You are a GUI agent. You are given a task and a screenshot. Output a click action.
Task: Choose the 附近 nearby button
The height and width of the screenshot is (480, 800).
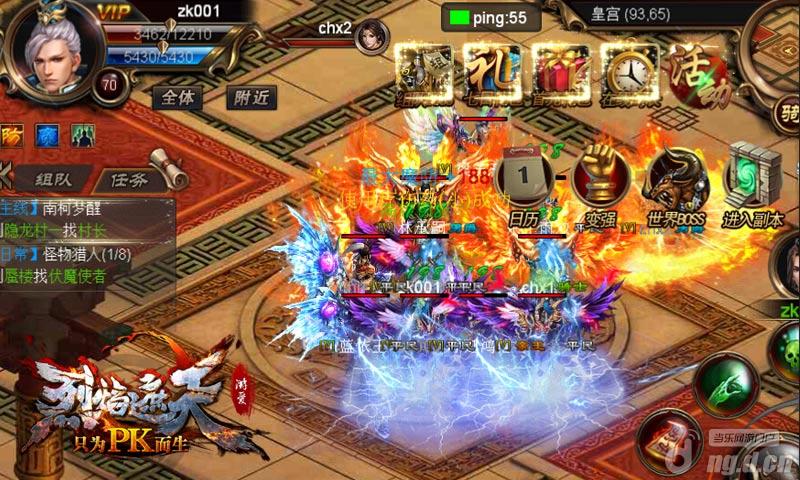coord(251,97)
